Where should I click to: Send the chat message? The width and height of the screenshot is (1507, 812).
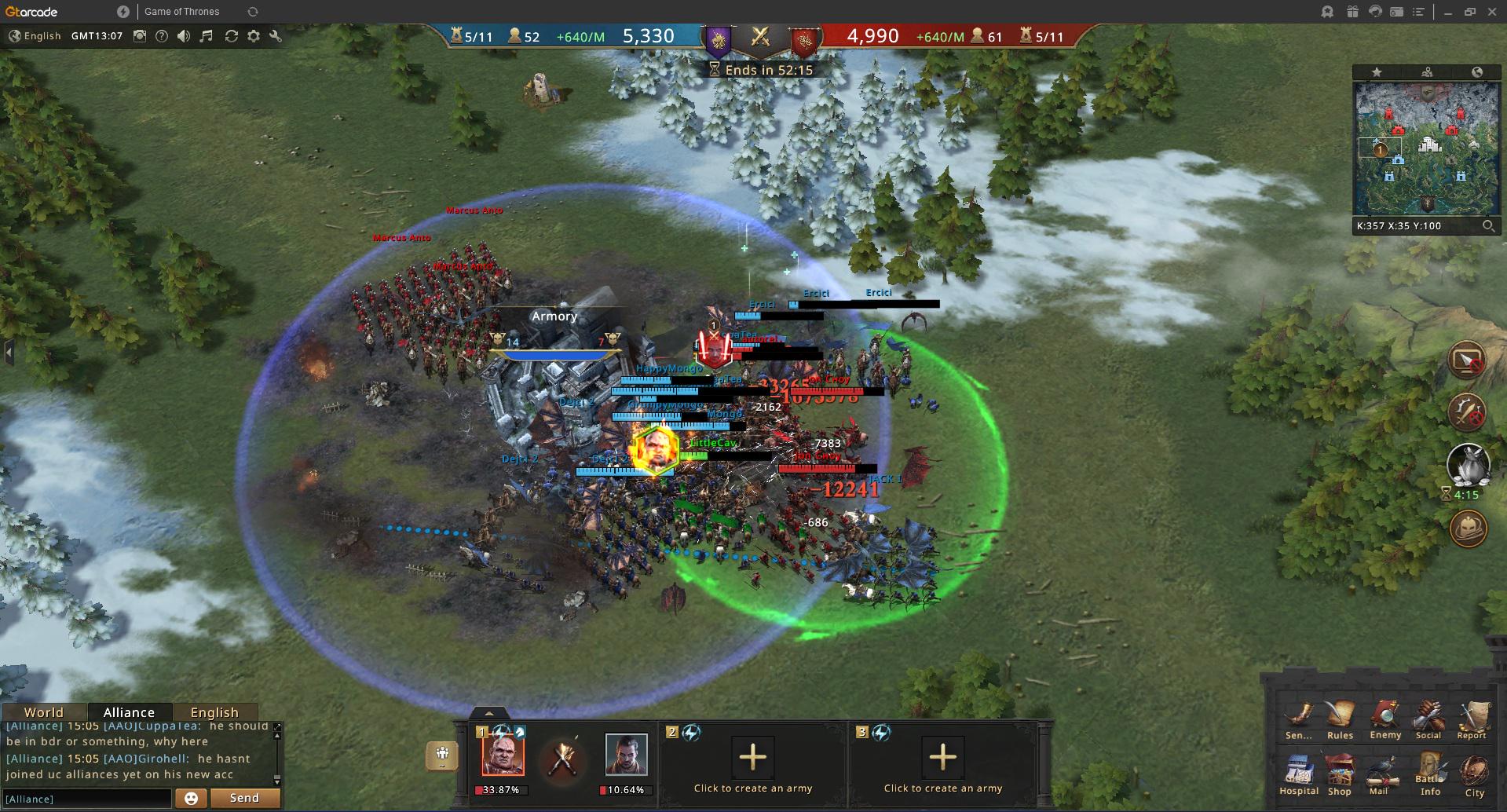(x=244, y=798)
